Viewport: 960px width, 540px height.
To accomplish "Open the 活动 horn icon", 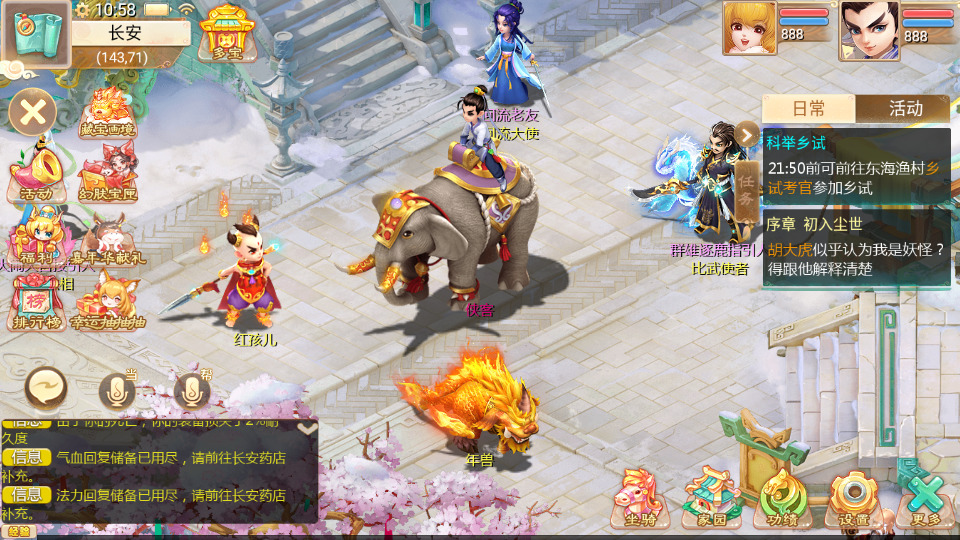I will (35, 174).
